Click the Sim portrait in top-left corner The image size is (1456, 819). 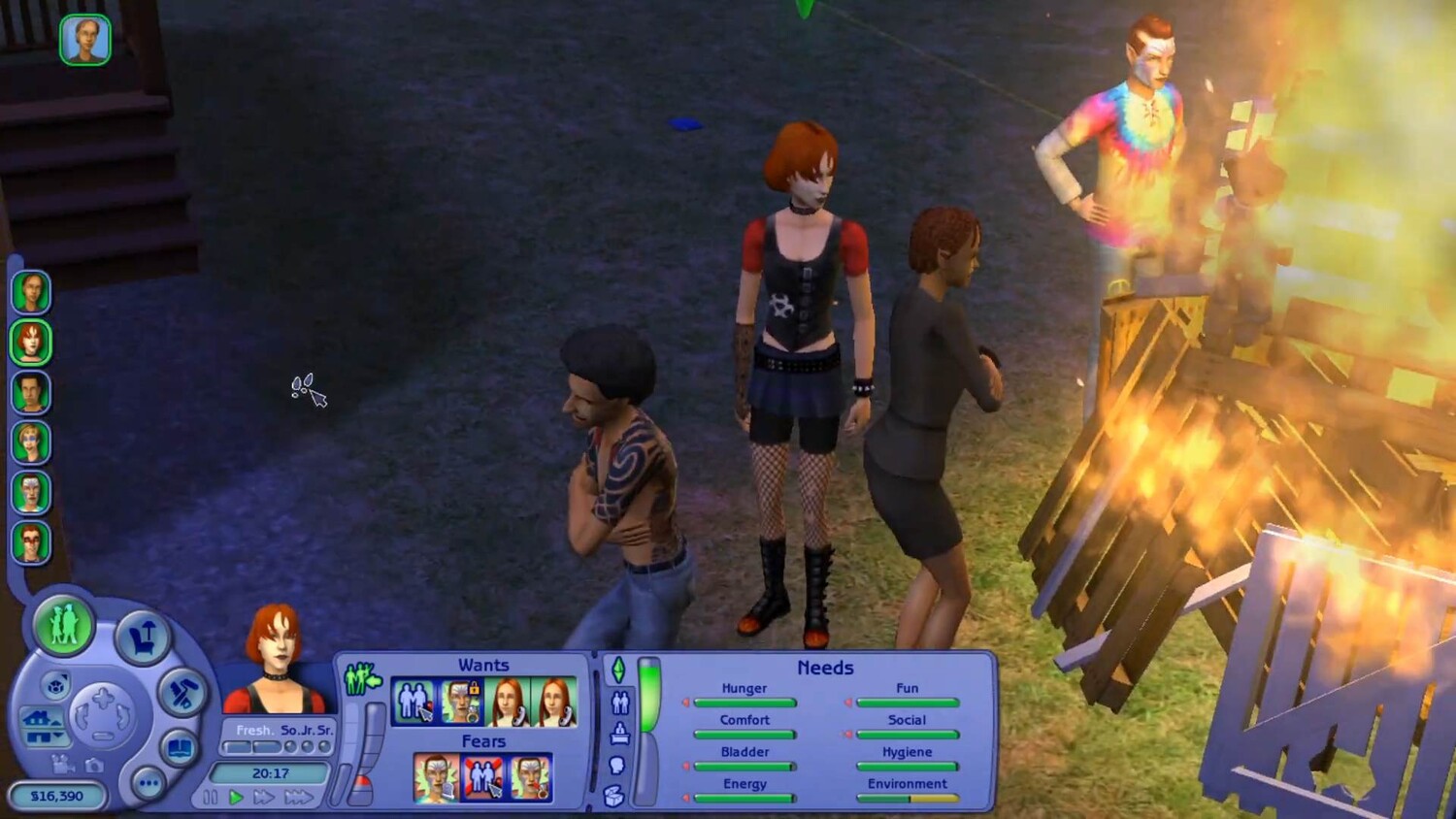85,40
